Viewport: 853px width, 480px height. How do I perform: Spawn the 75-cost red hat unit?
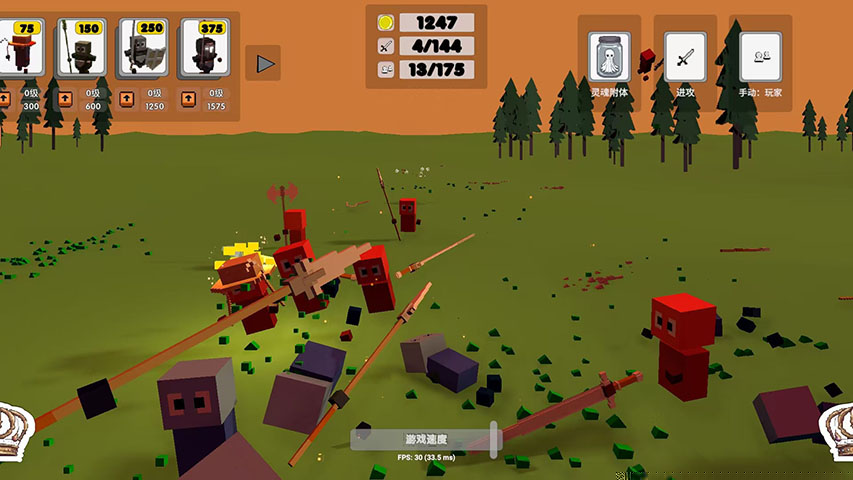20,50
